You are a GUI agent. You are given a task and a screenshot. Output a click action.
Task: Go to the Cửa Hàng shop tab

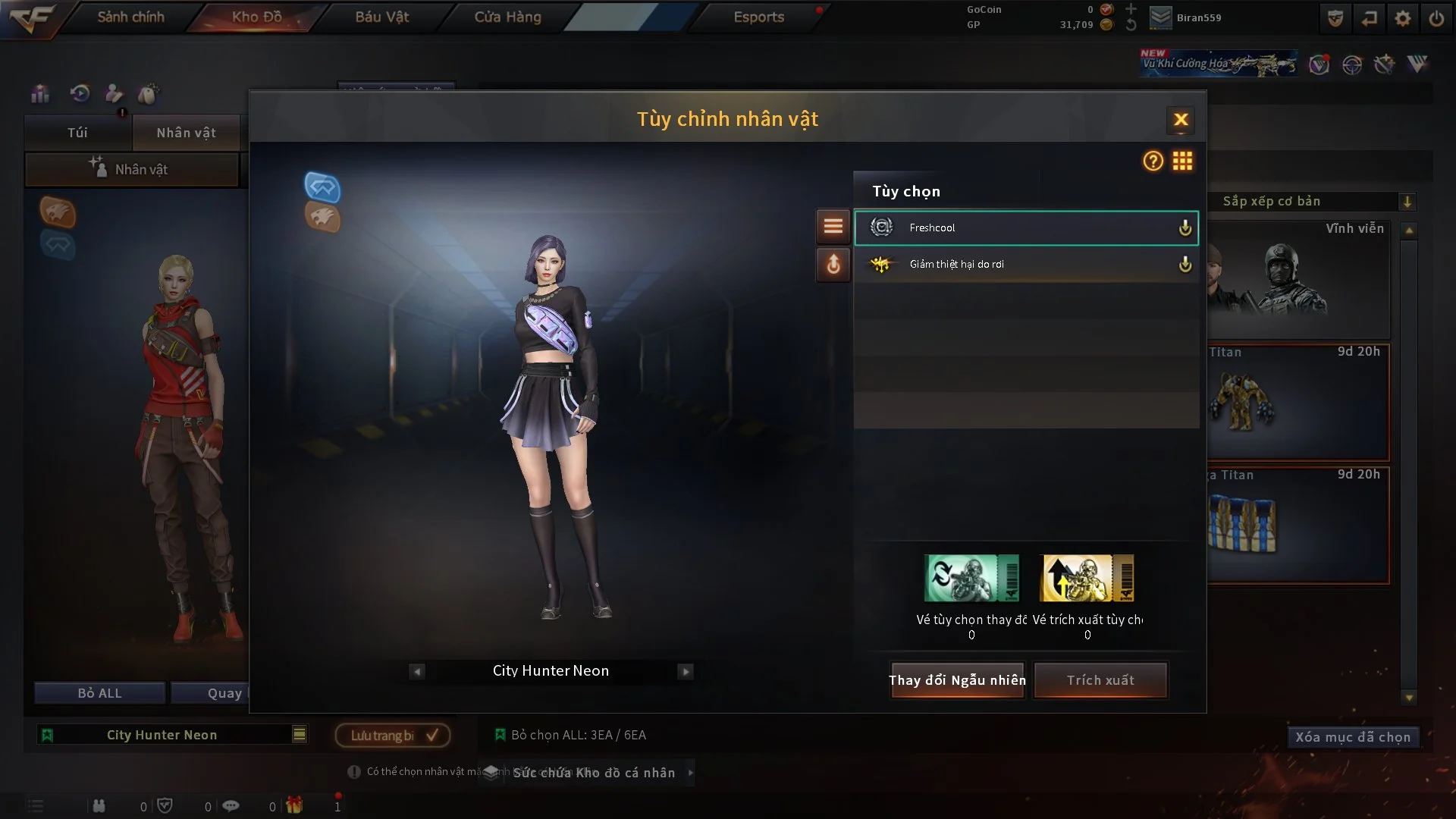507,17
